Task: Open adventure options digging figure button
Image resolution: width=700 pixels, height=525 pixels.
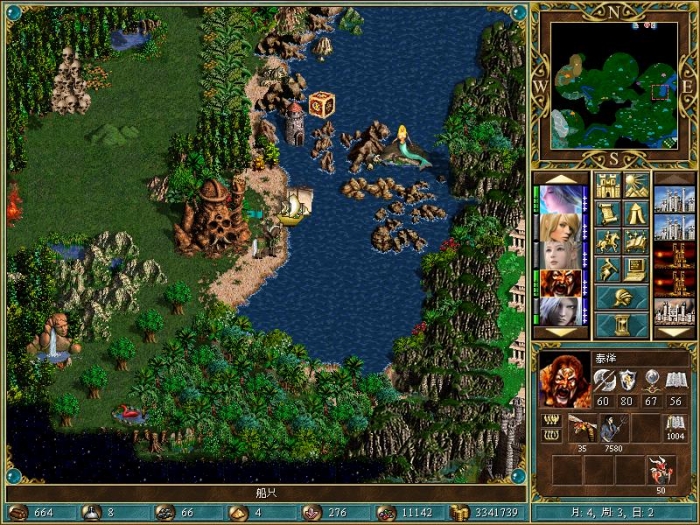Action: pyautogui.click(x=608, y=269)
